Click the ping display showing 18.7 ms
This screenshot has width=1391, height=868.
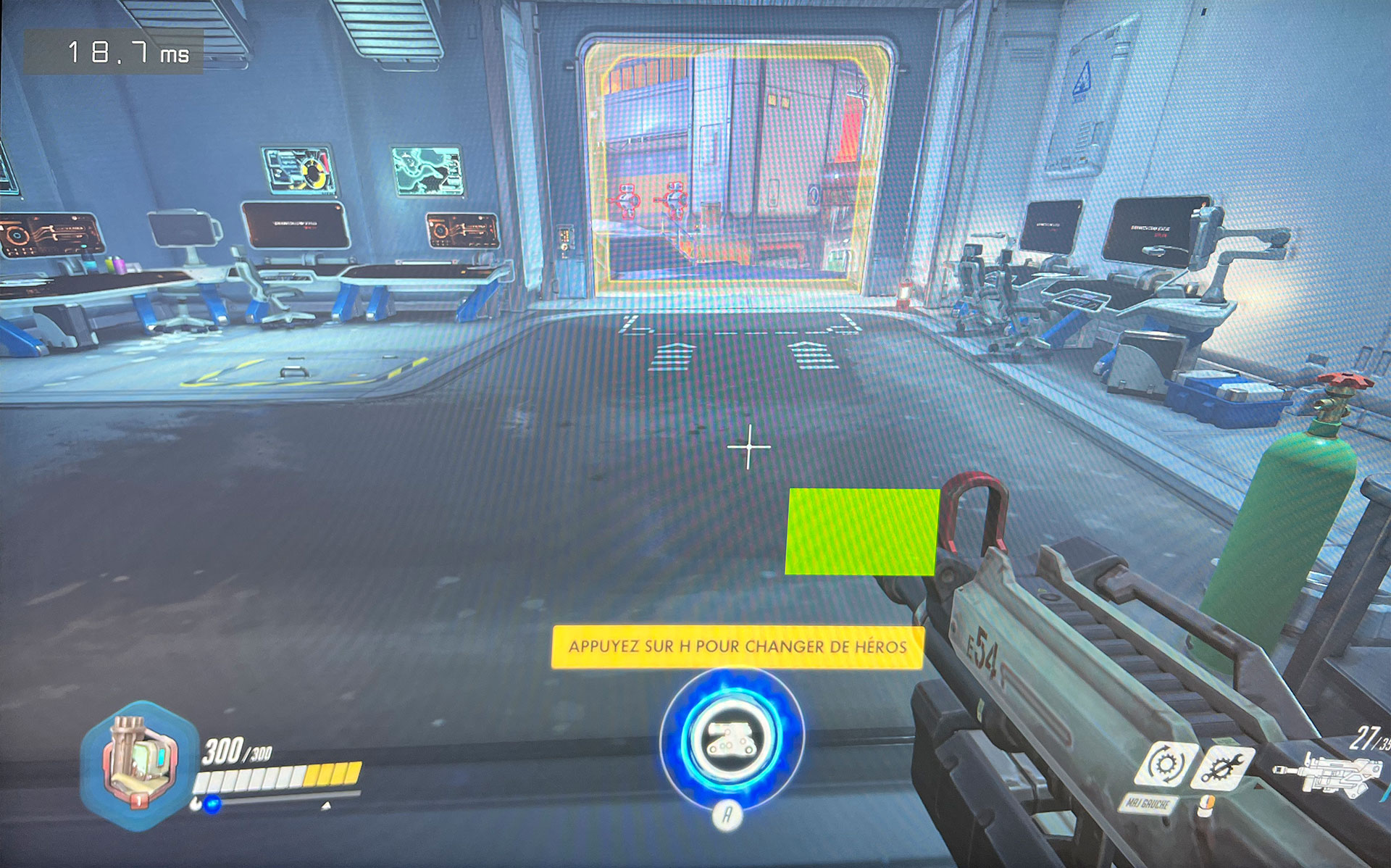coord(127,52)
